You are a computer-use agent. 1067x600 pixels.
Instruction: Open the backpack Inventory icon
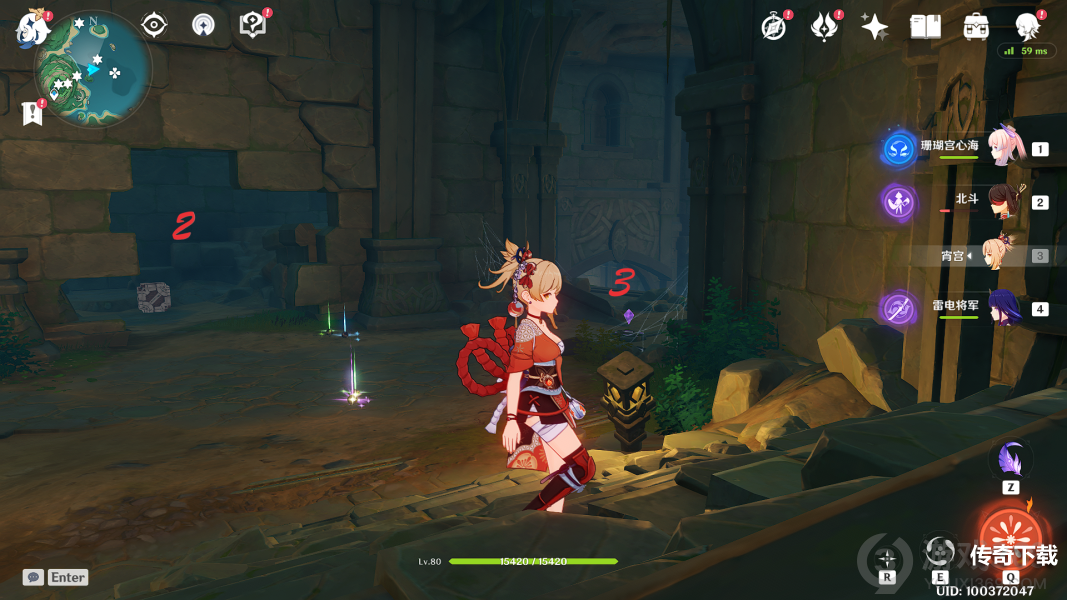pos(977,27)
